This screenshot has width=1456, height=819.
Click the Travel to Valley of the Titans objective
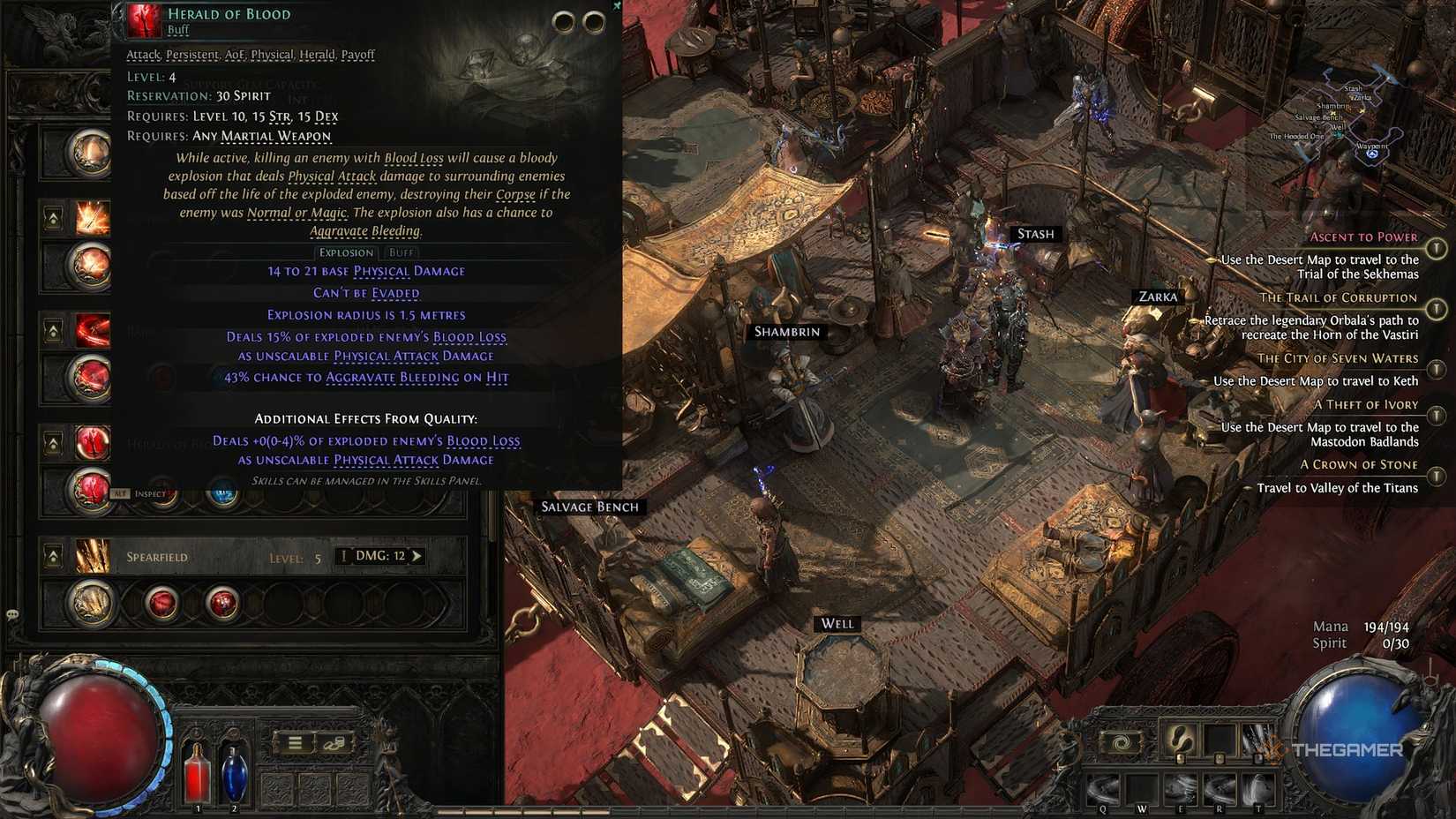pos(1340,488)
